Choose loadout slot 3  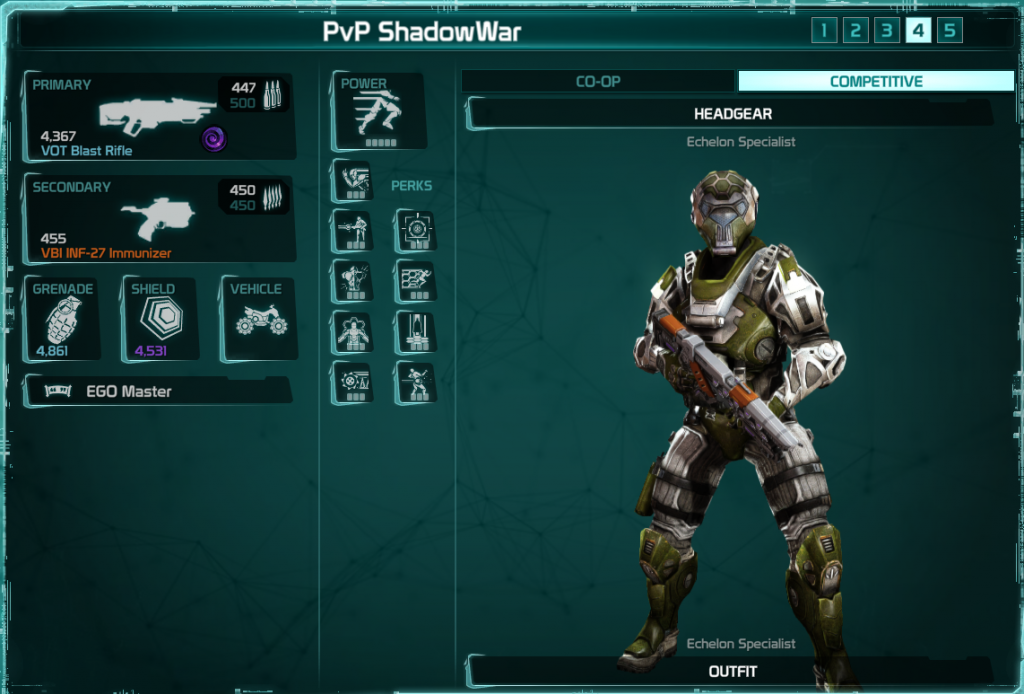(x=887, y=30)
